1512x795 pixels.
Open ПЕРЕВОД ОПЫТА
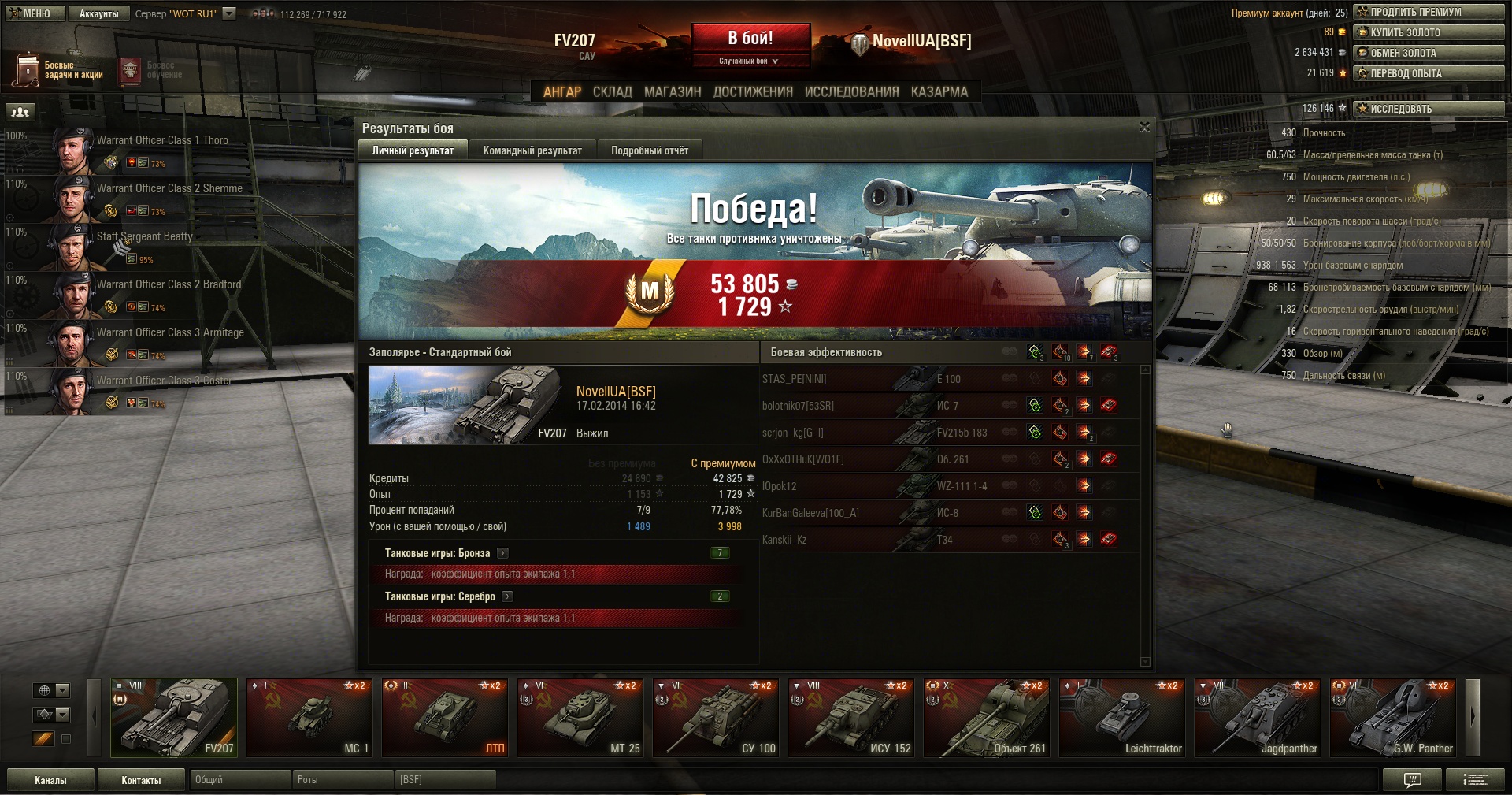[1429, 73]
